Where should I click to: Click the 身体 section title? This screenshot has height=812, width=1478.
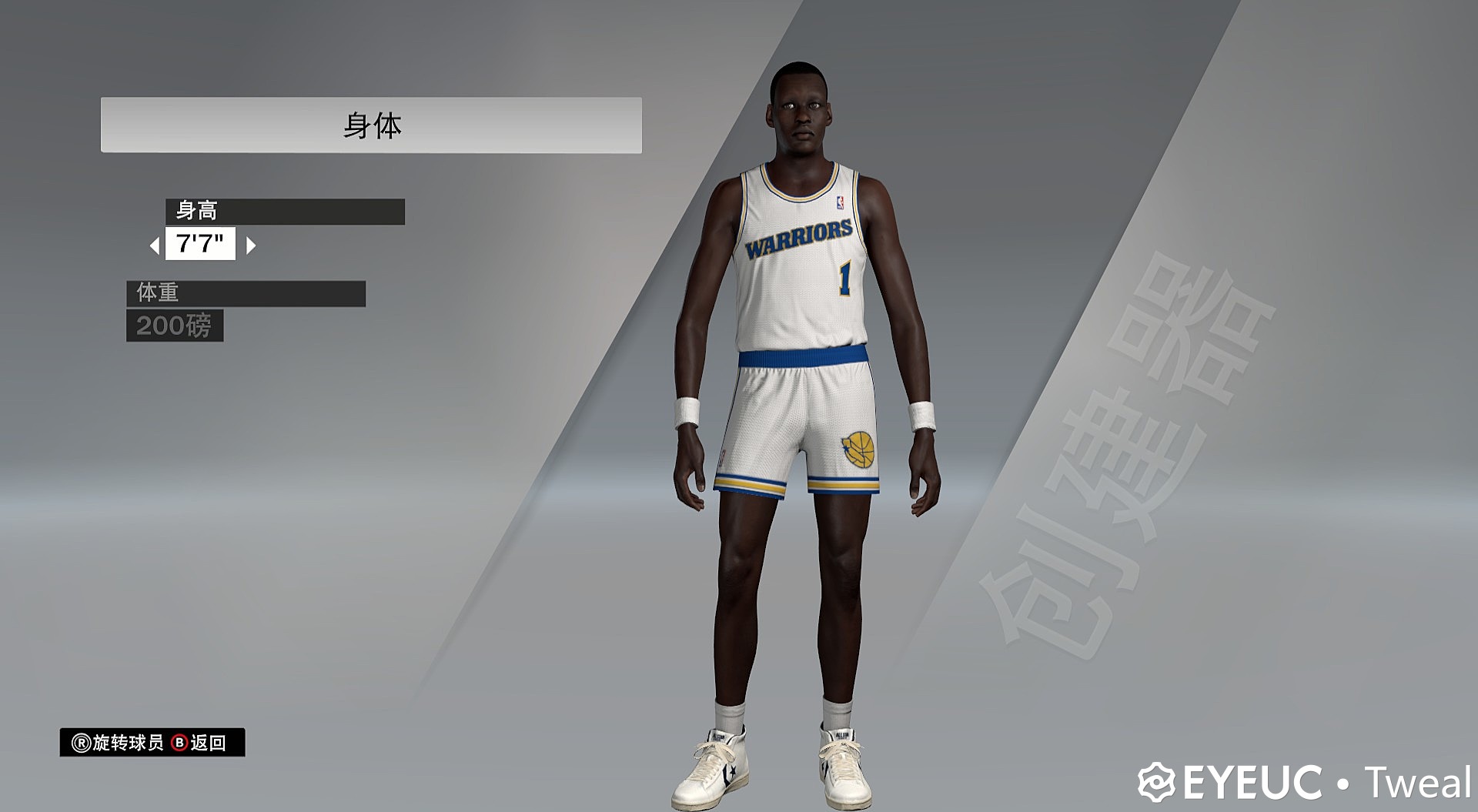coord(373,123)
